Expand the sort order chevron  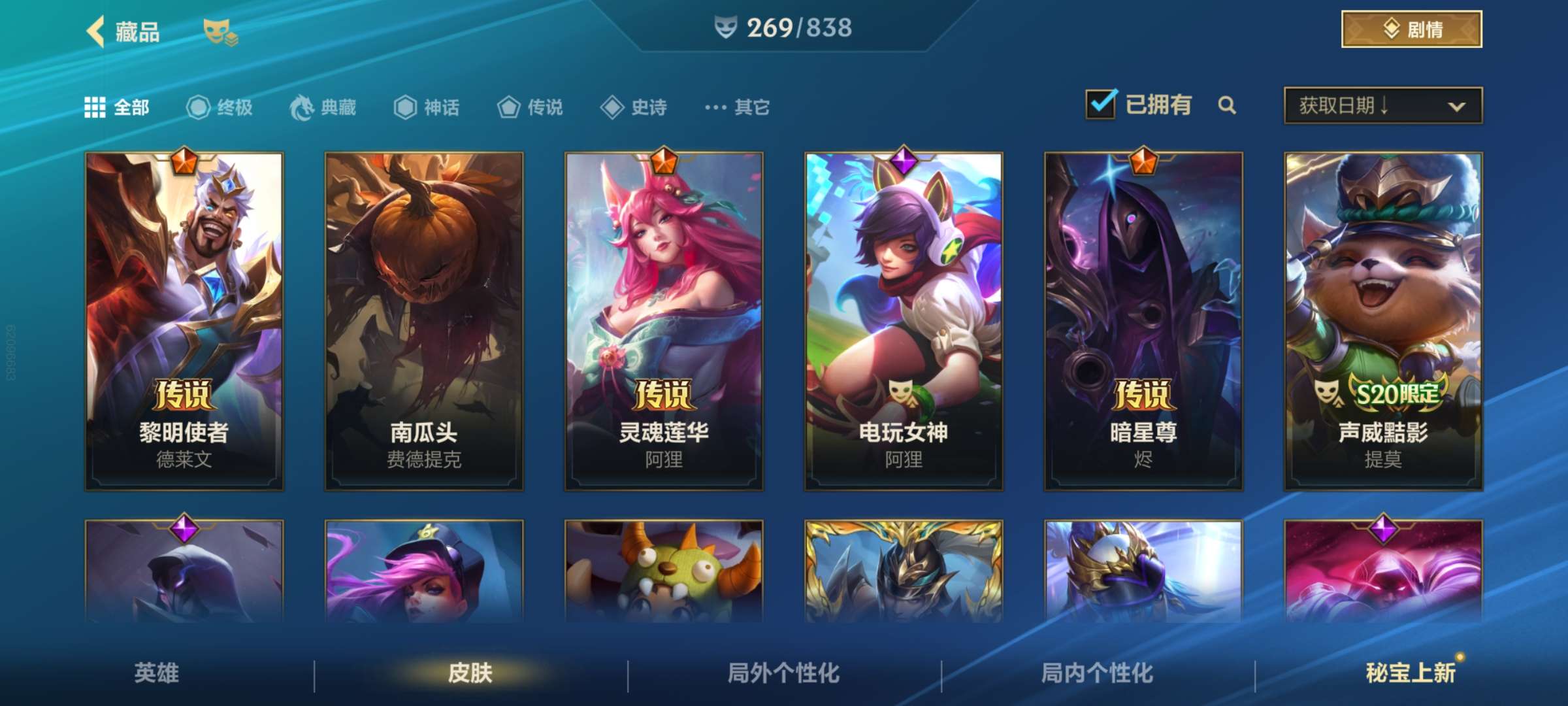click(x=1457, y=105)
